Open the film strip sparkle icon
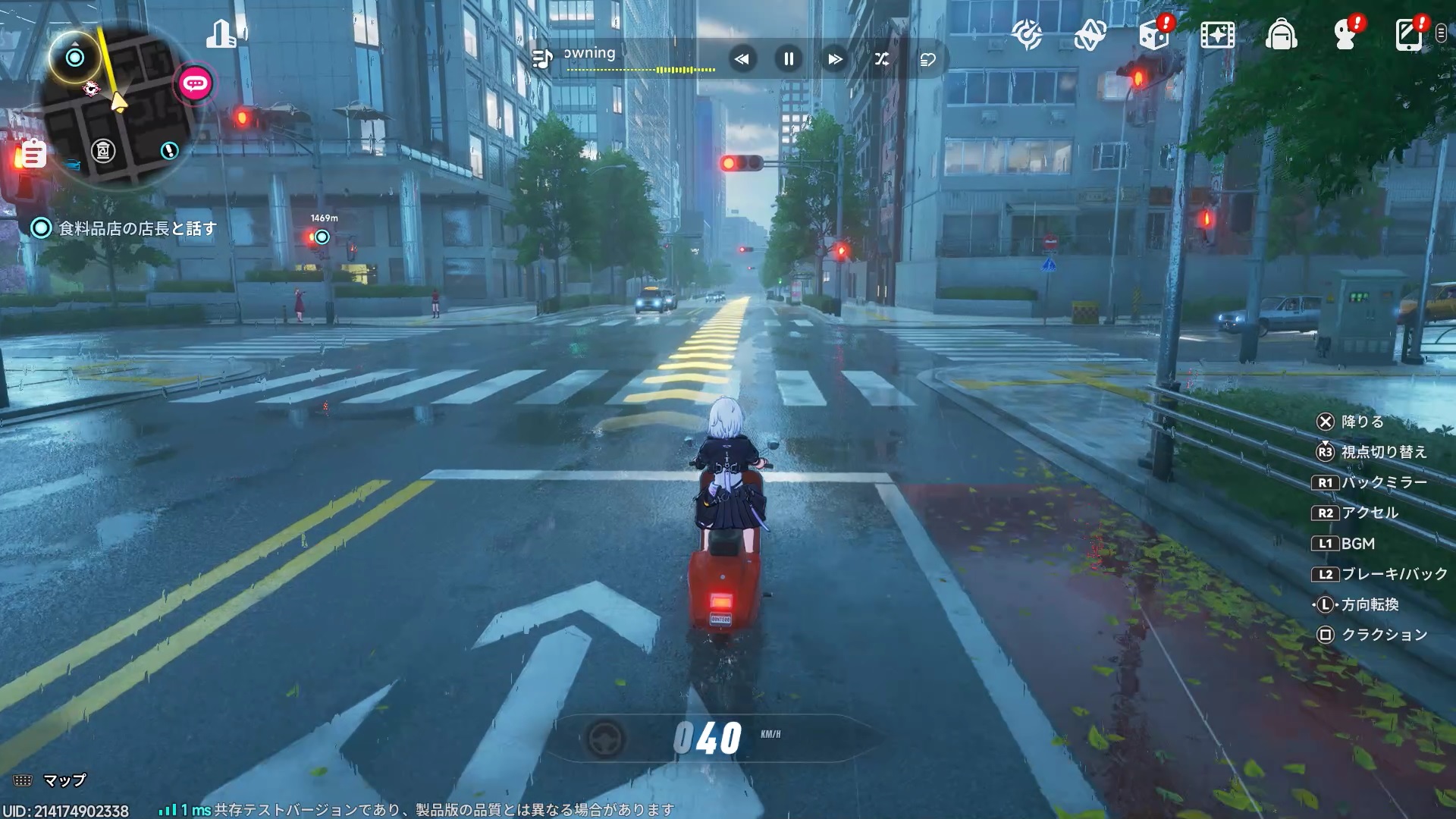The width and height of the screenshot is (1456, 819). coord(1217,35)
